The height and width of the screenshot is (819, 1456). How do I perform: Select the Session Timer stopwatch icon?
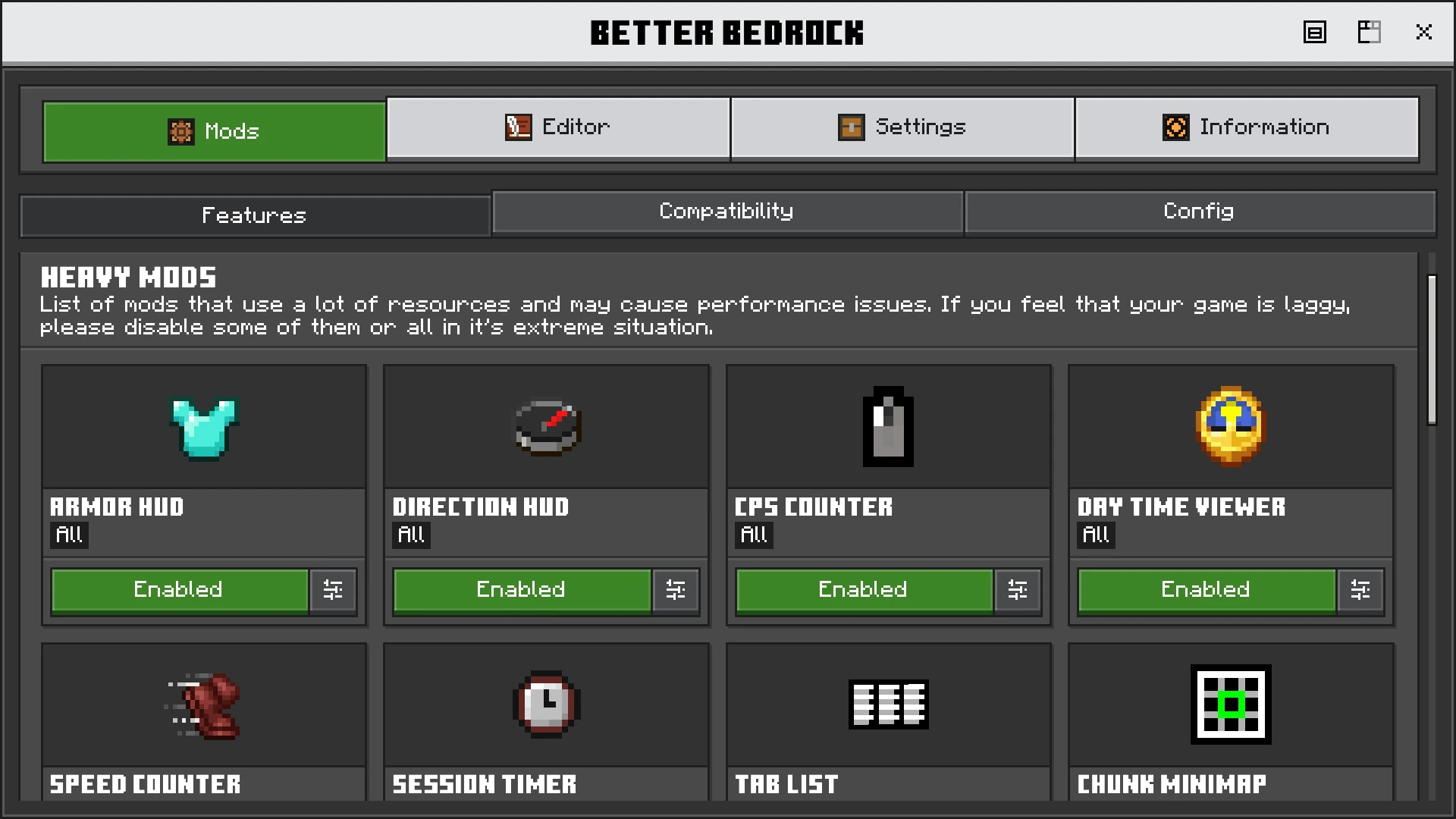(545, 705)
